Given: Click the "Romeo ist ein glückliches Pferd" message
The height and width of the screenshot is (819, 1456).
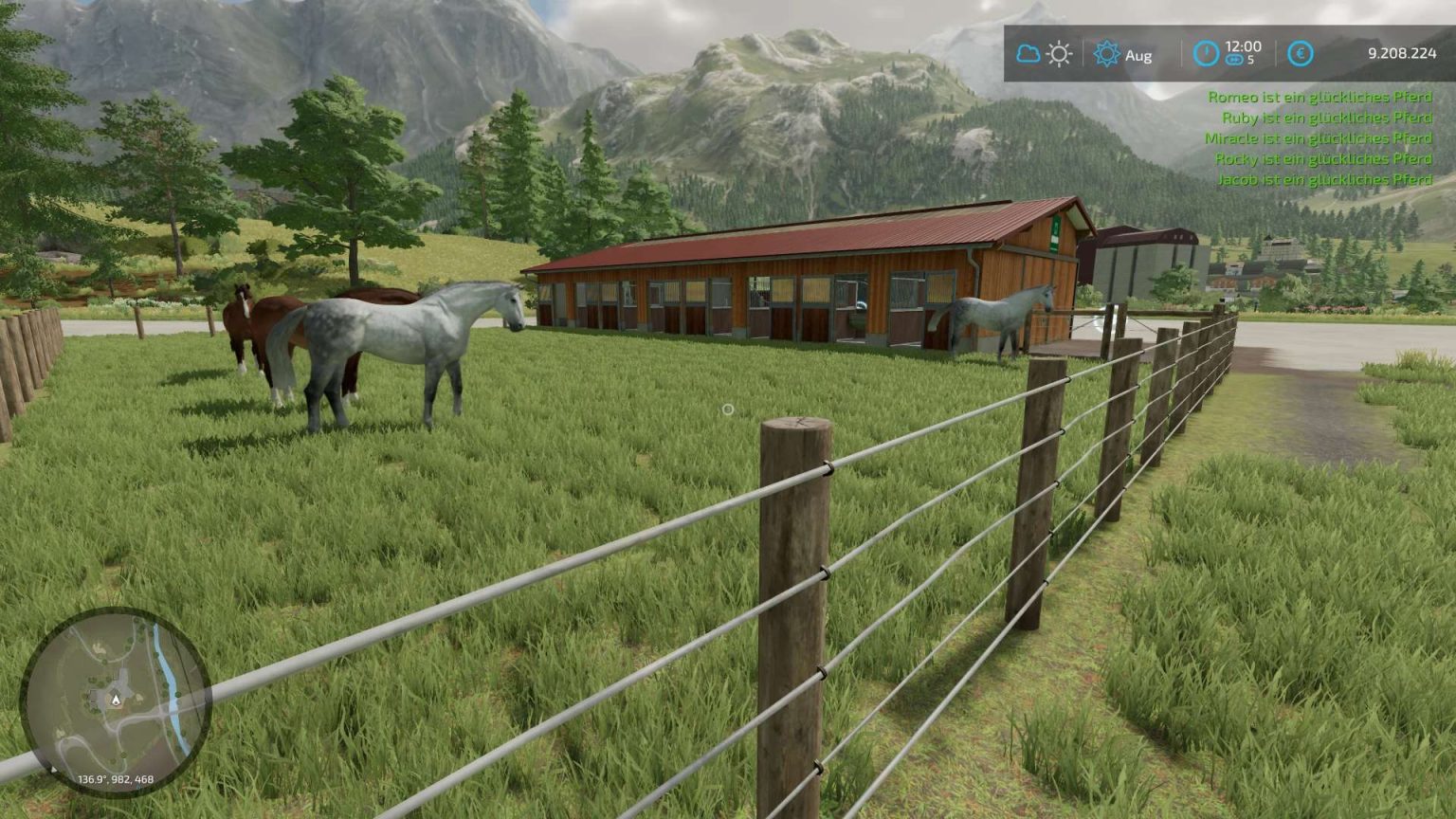Looking at the screenshot, I should pos(1319,96).
